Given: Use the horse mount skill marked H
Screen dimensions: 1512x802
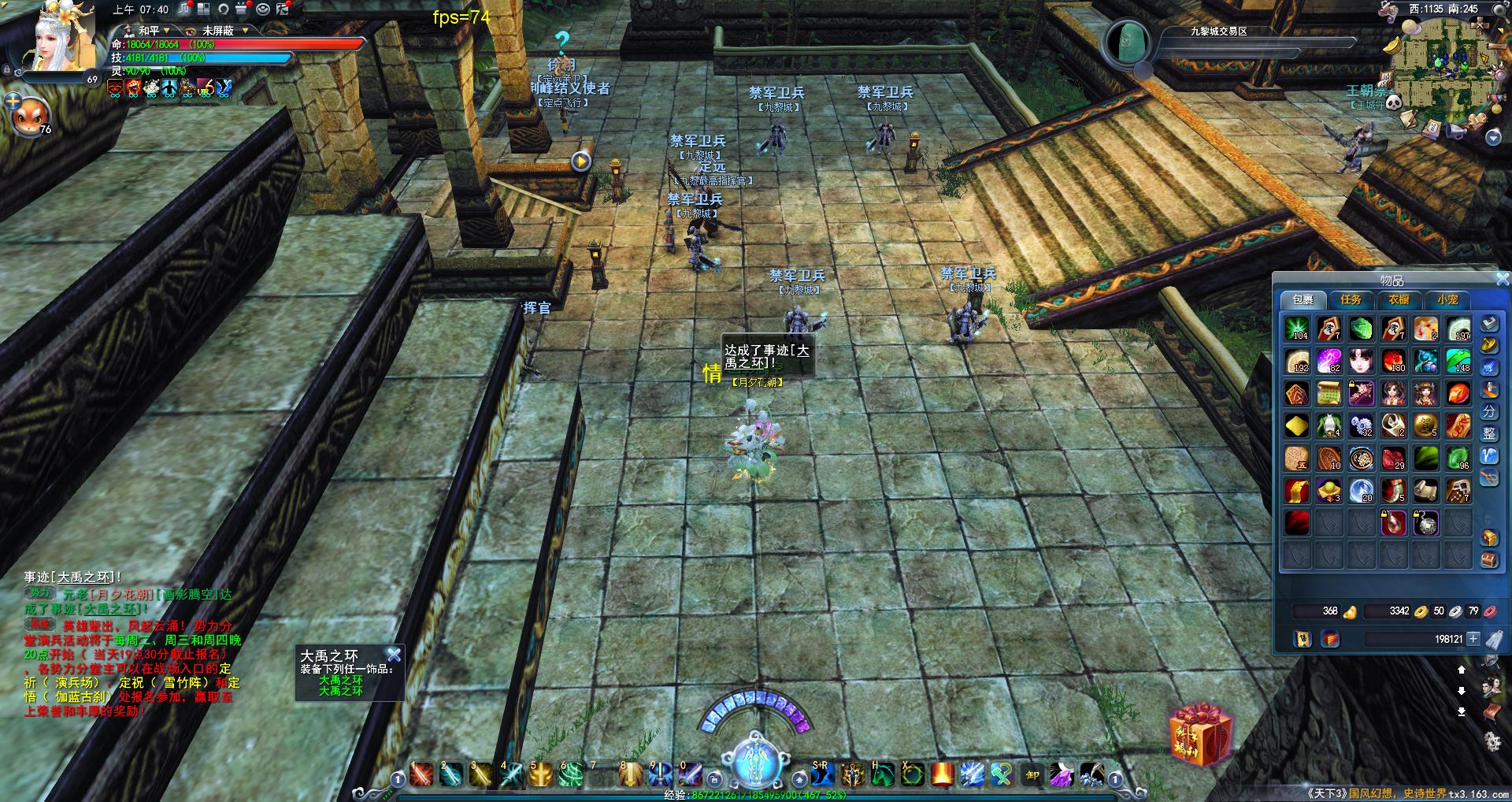Looking at the screenshot, I should coord(883,775).
